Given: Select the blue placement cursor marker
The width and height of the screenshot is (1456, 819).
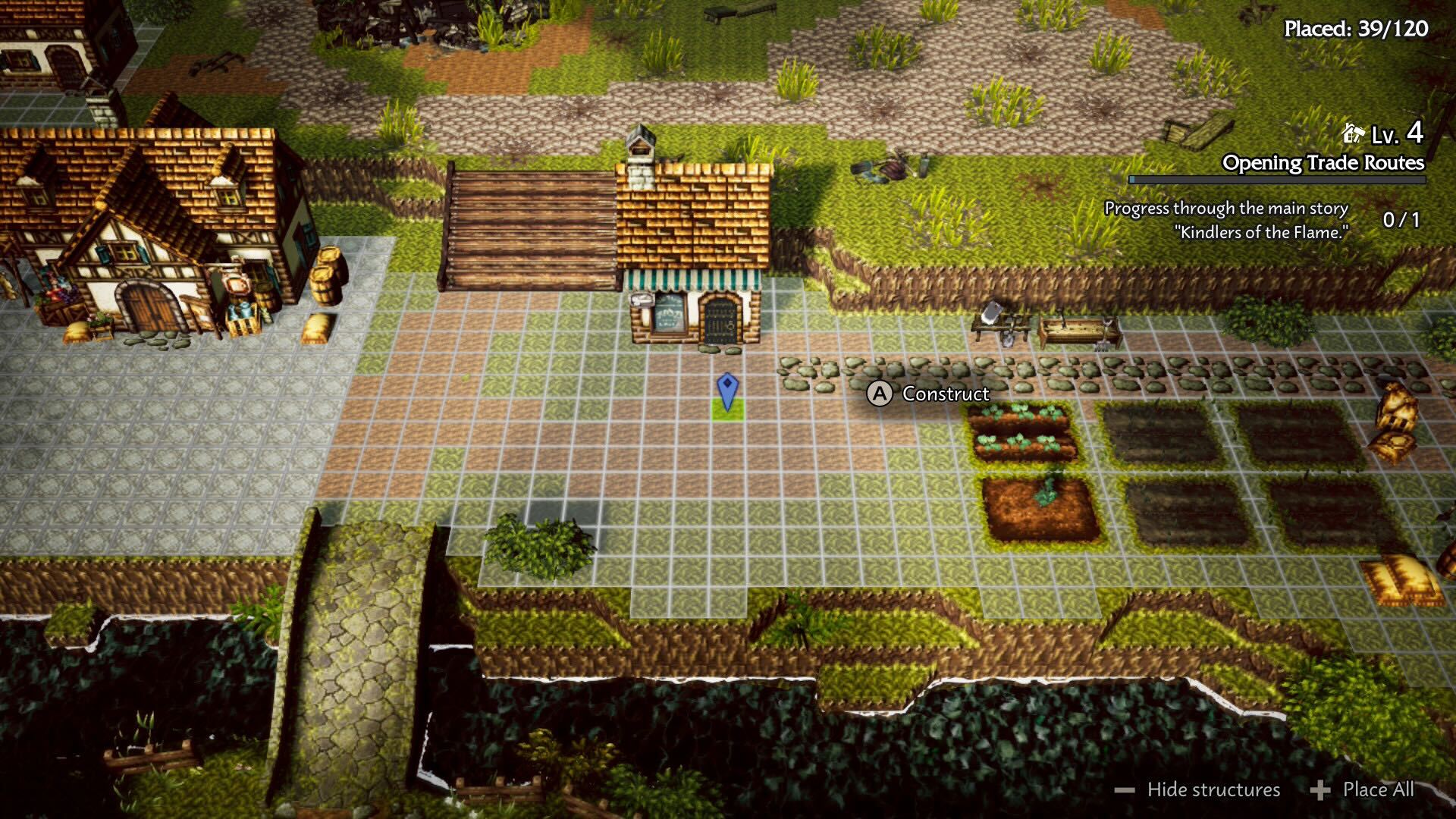Looking at the screenshot, I should 727,391.
